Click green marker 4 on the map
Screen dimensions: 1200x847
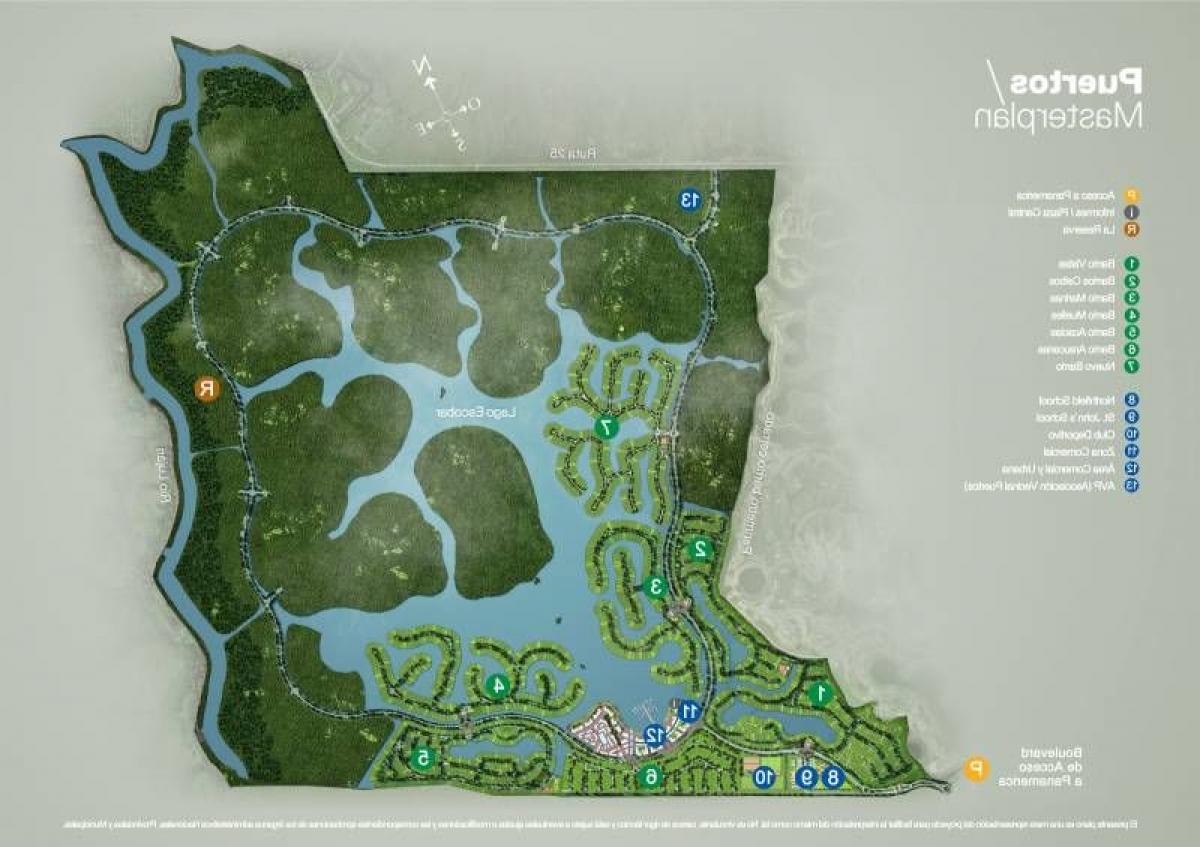click(x=496, y=686)
